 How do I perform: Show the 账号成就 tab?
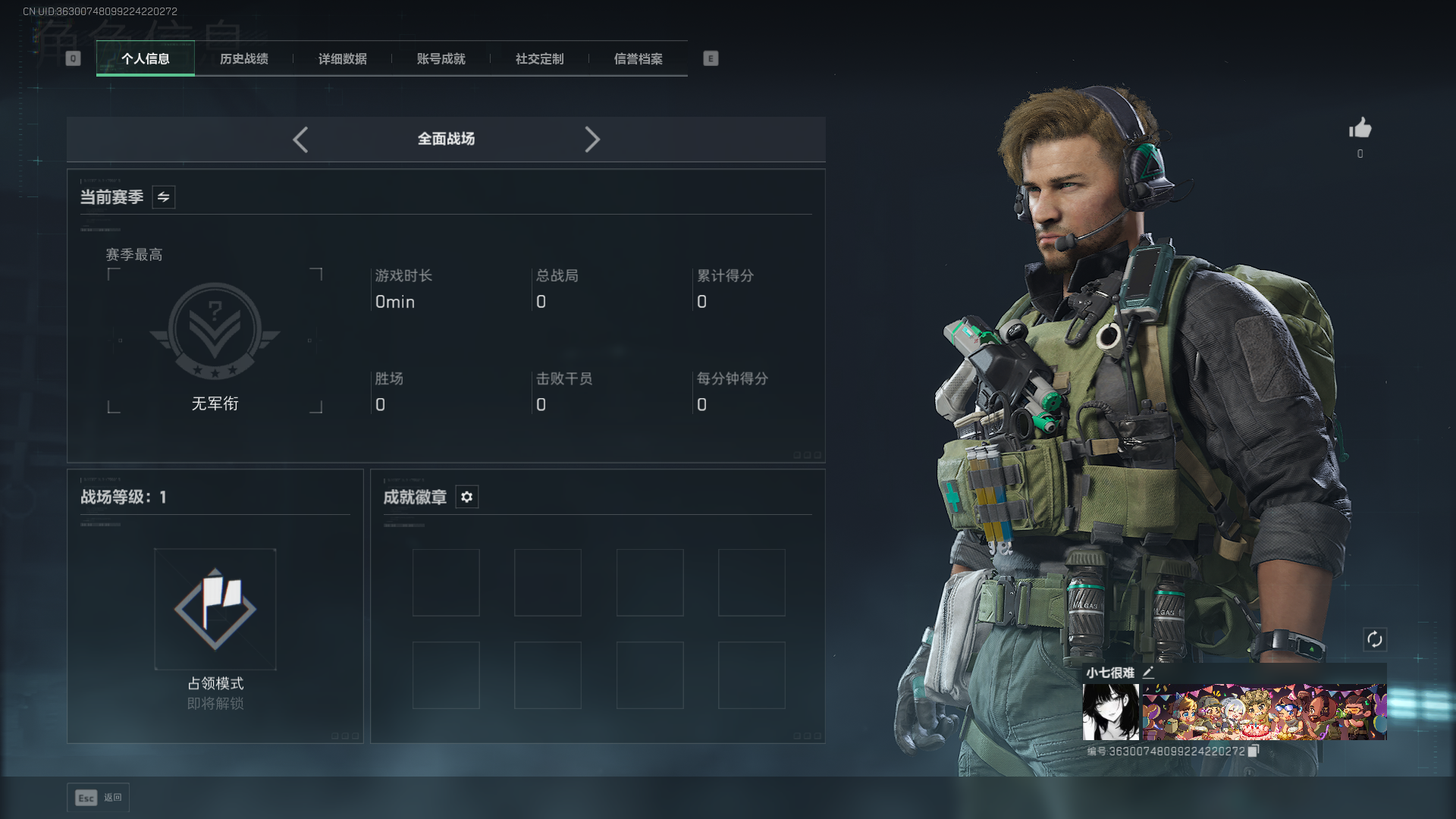[441, 58]
